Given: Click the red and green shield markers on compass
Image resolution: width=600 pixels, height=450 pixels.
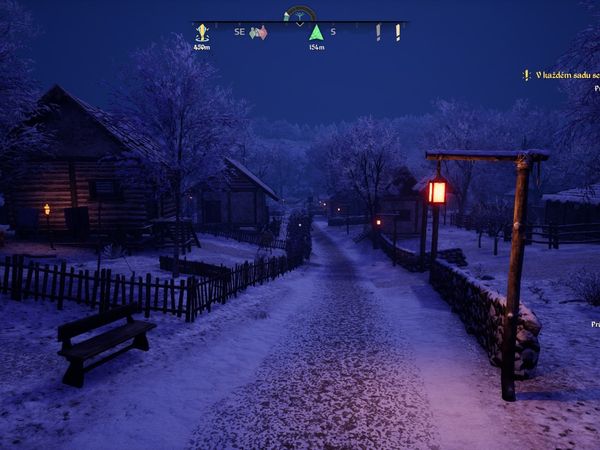Looking at the screenshot, I should (258, 33).
